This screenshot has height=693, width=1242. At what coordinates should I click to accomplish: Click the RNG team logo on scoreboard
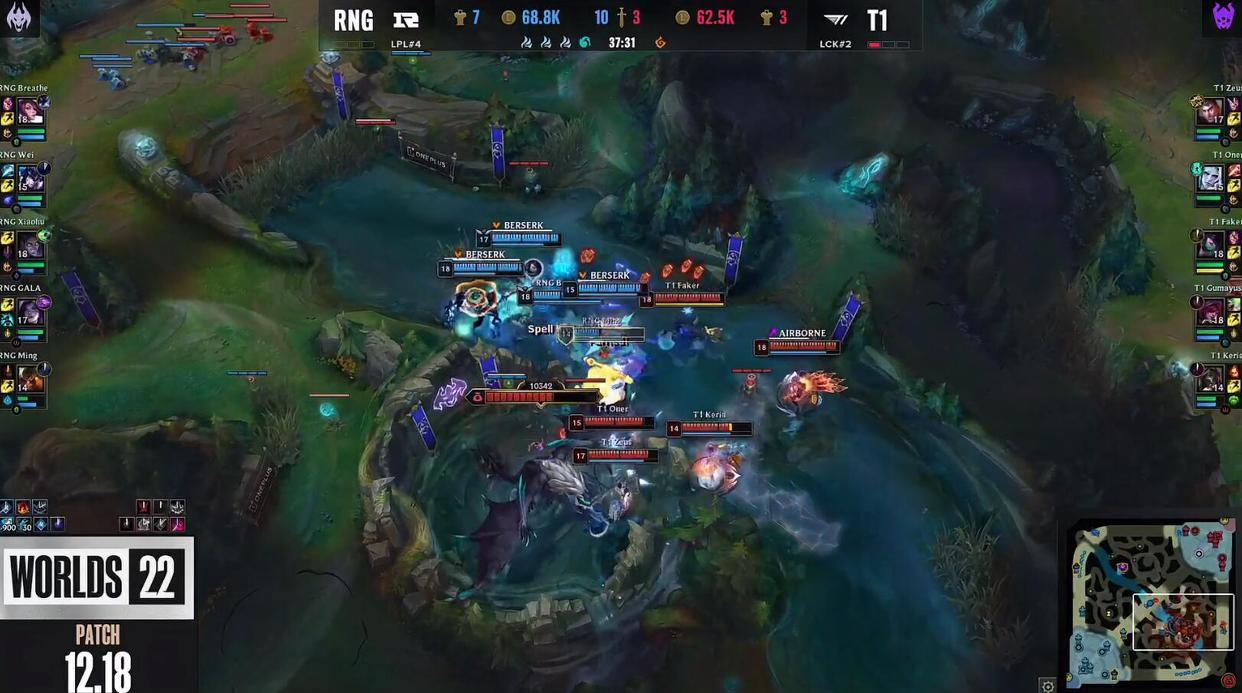[x=405, y=19]
